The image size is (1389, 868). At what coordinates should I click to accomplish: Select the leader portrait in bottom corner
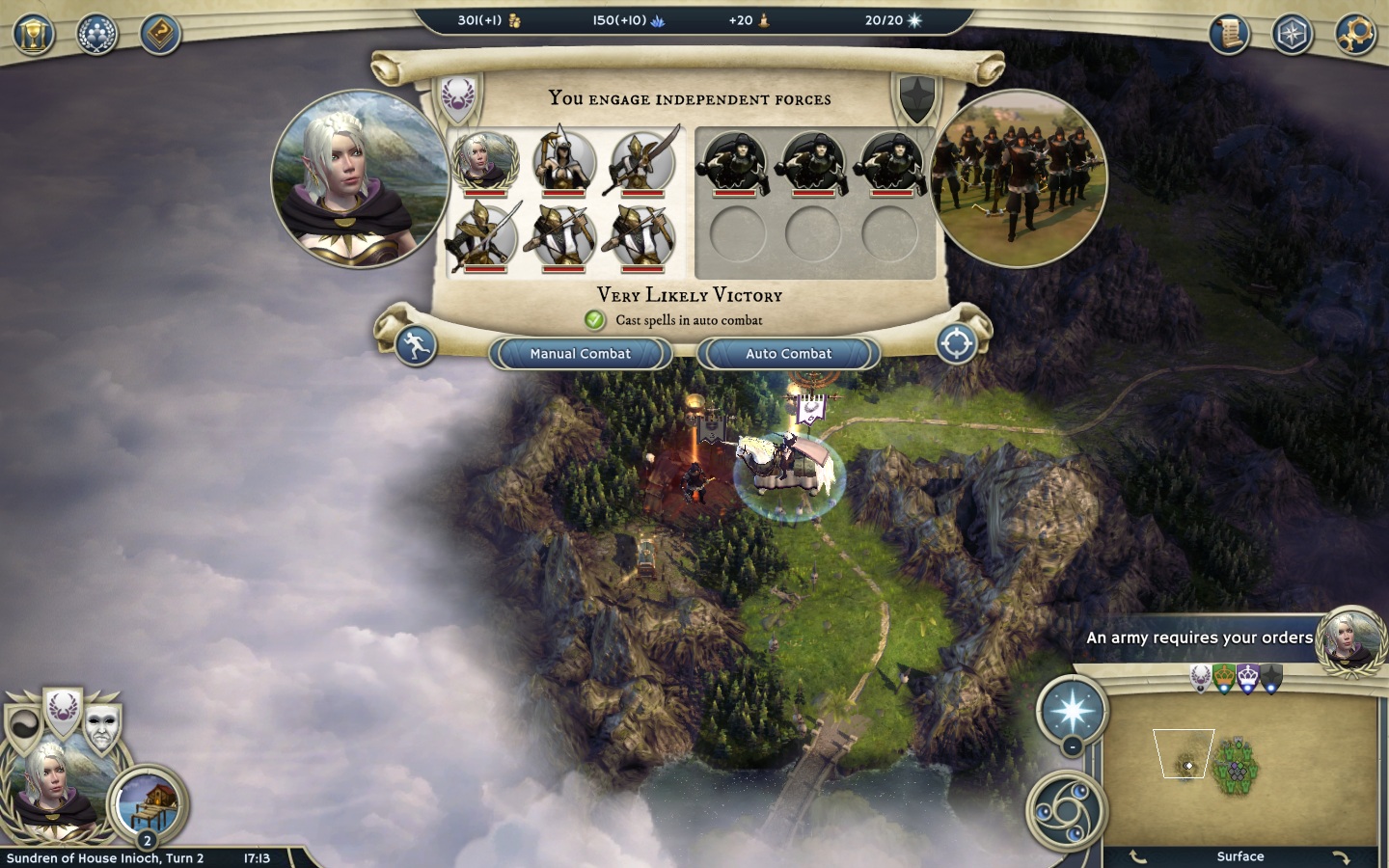(50, 791)
